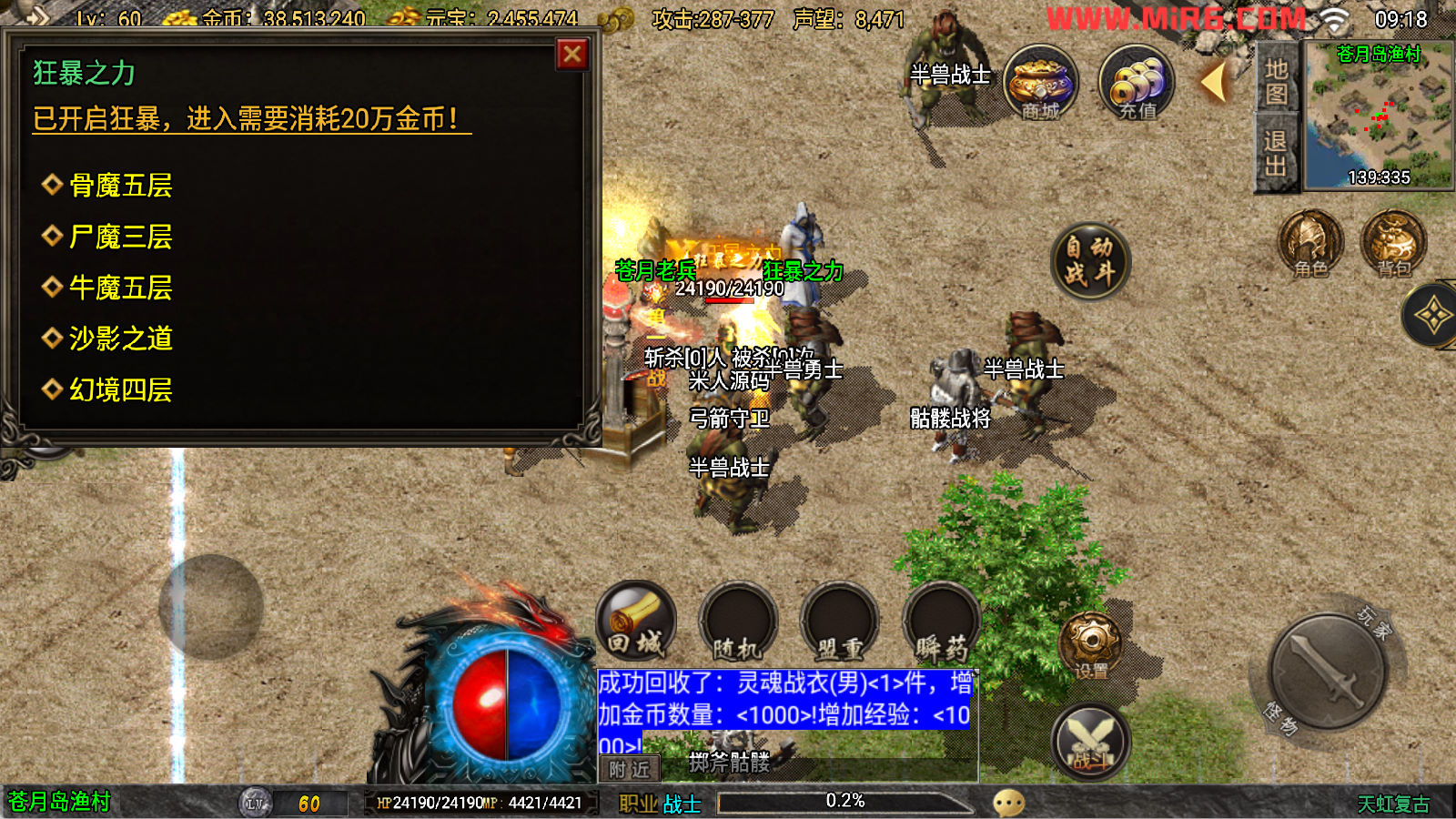Open the 商城 shop icon
Viewport: 1456px width, 819px height.
[1040, 83]
